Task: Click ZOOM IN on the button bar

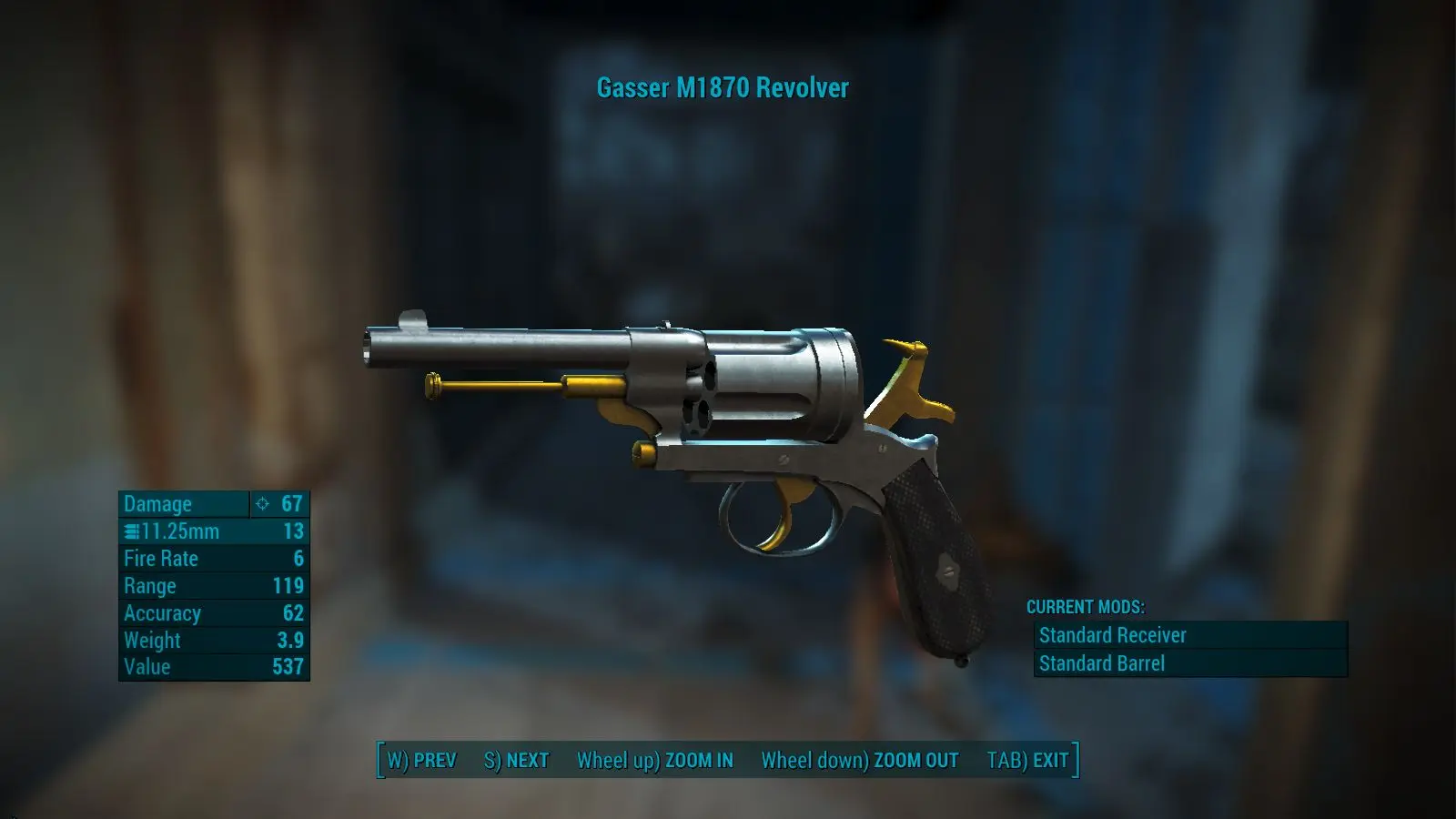Action: click(x=654, y=761)
